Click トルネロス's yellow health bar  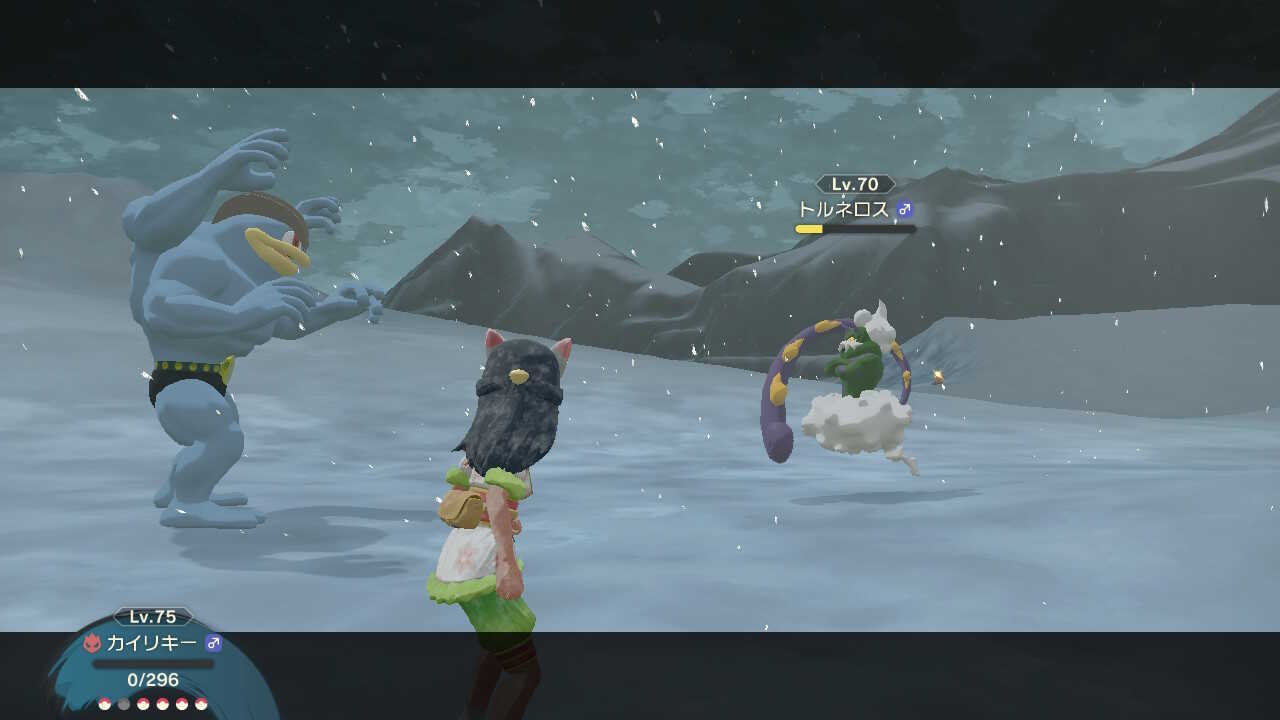(x=811, y=228)
